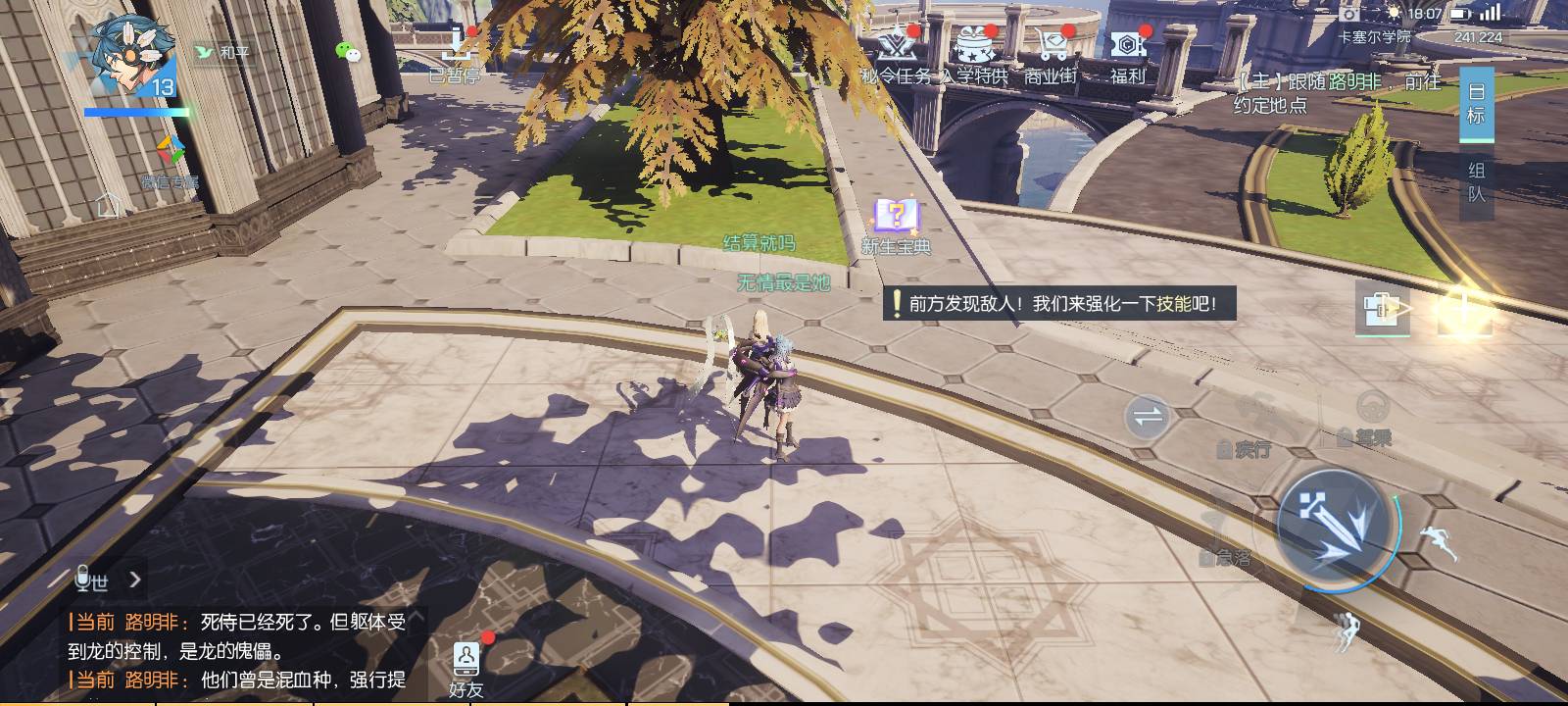Screen dimensions: 1568x706
Task: Expand the chat panel arrow
Action: click(135, 580)
